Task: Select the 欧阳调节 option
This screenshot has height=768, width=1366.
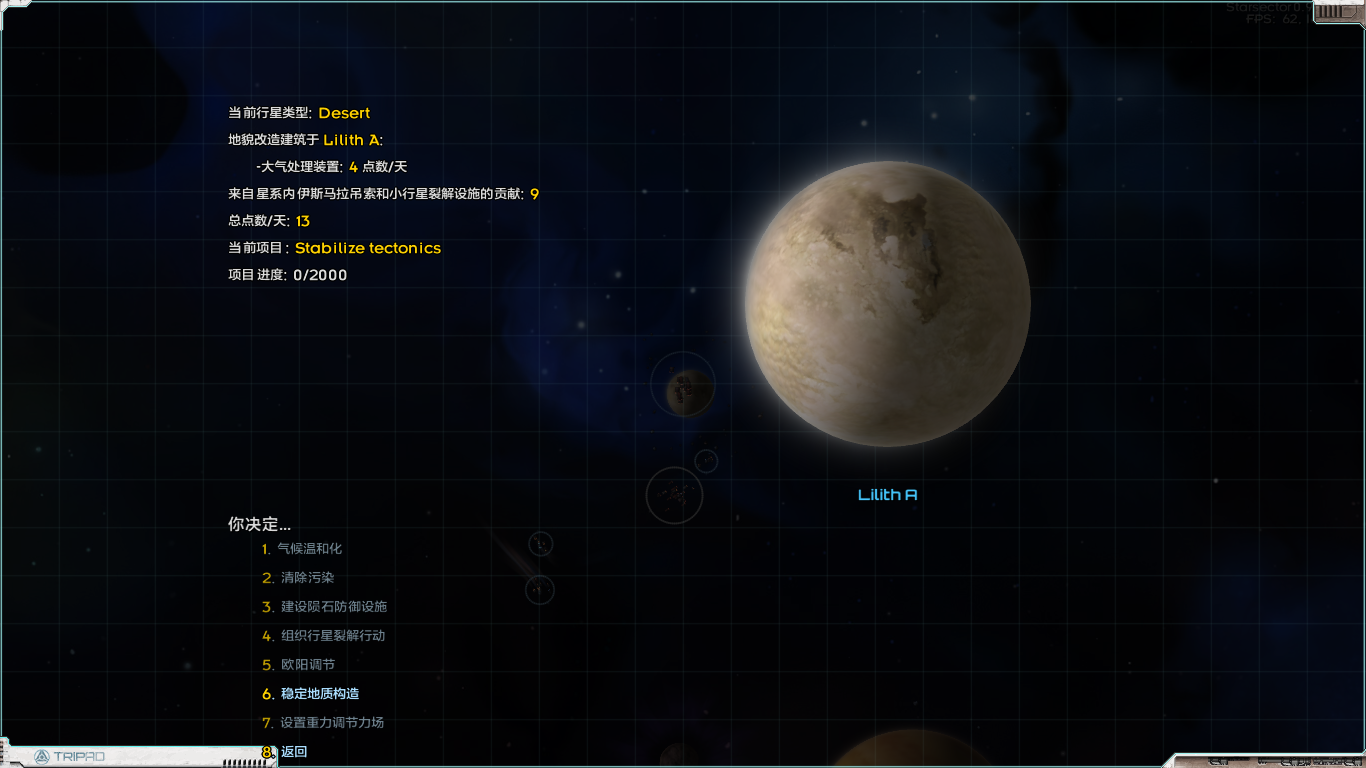Action: point(306,664)
